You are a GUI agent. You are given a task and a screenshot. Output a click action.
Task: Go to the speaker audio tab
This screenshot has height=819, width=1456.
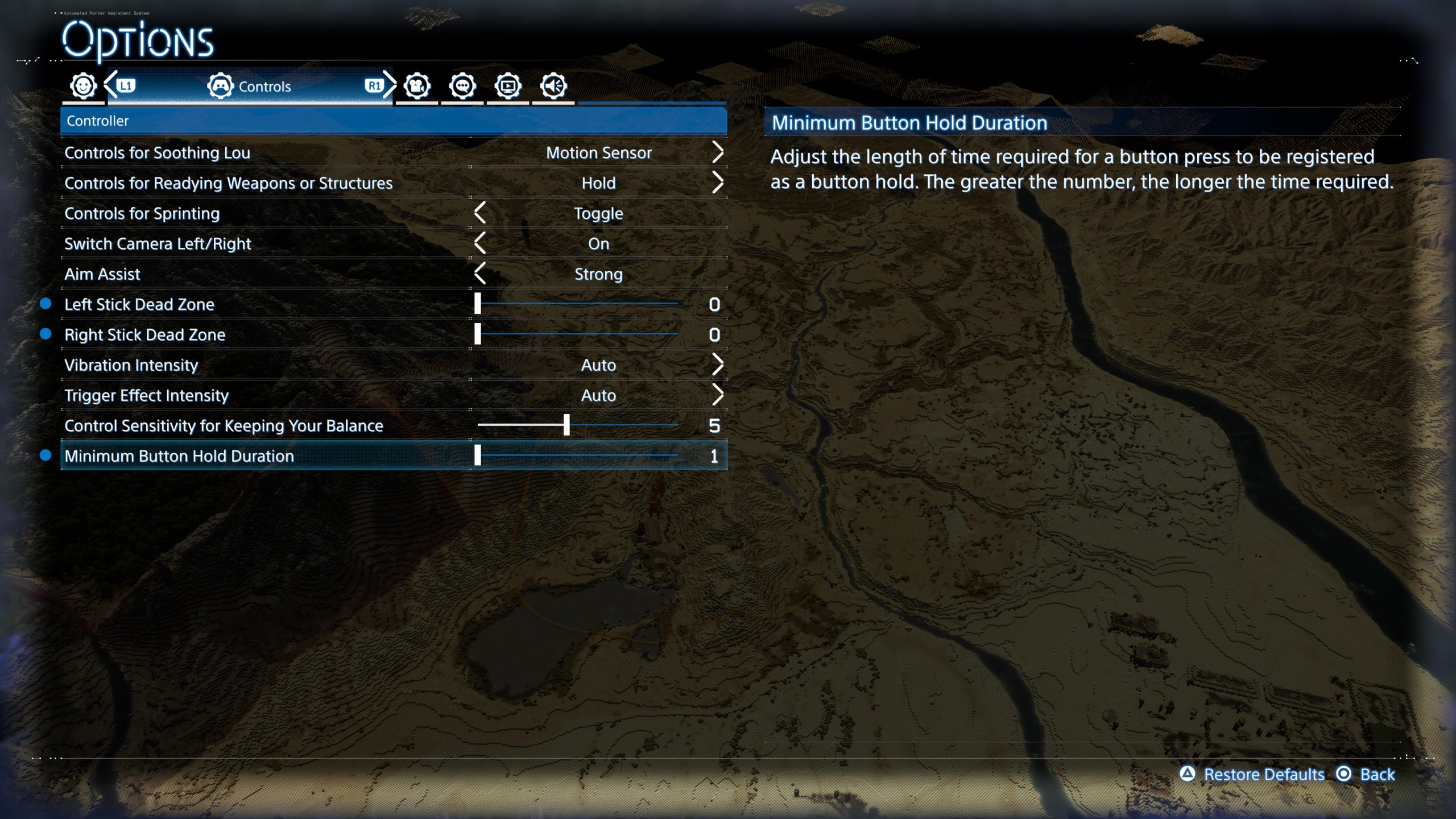point(553,86)
